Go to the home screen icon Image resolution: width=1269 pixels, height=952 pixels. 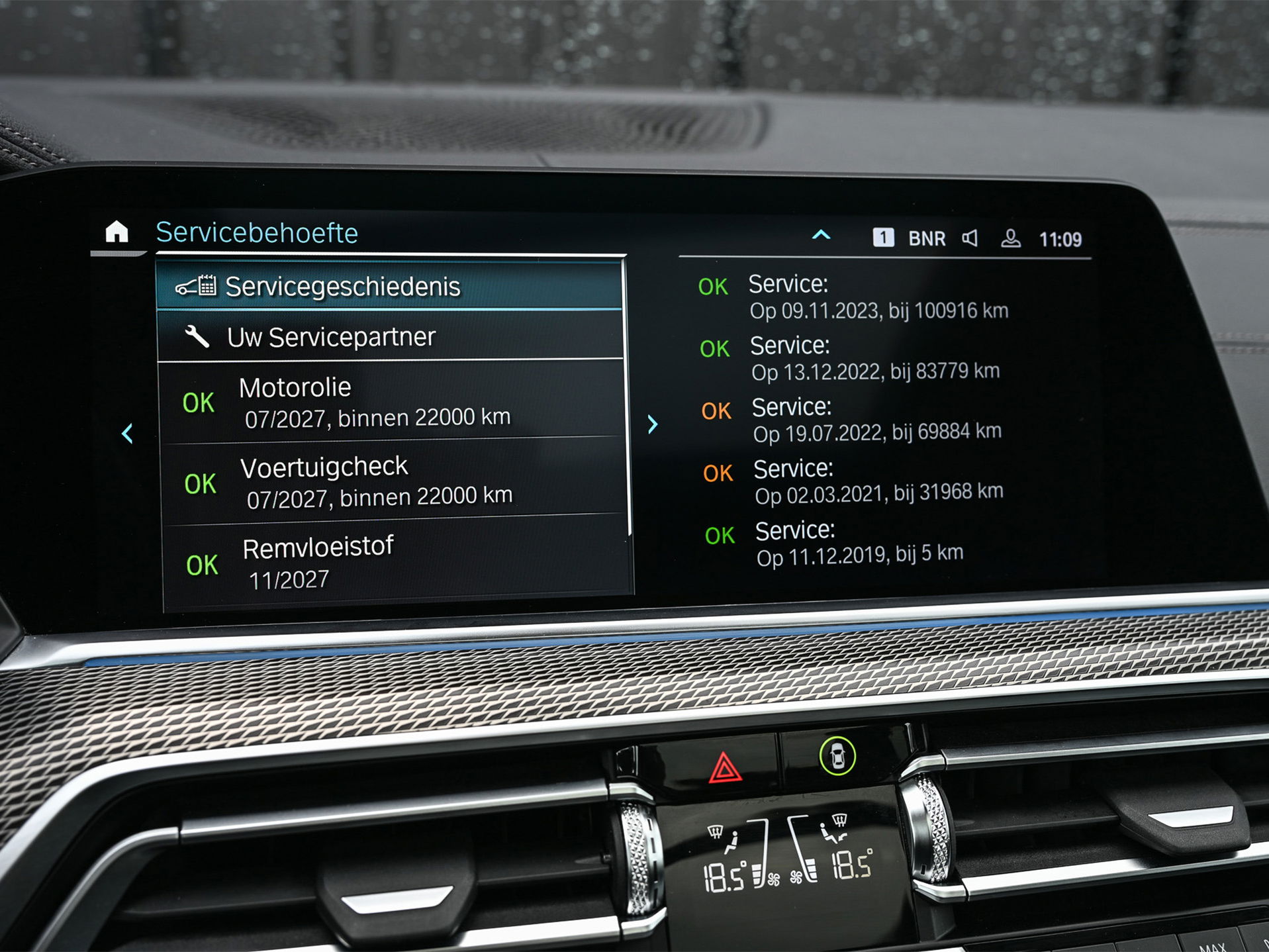click(x=117, y=232)
